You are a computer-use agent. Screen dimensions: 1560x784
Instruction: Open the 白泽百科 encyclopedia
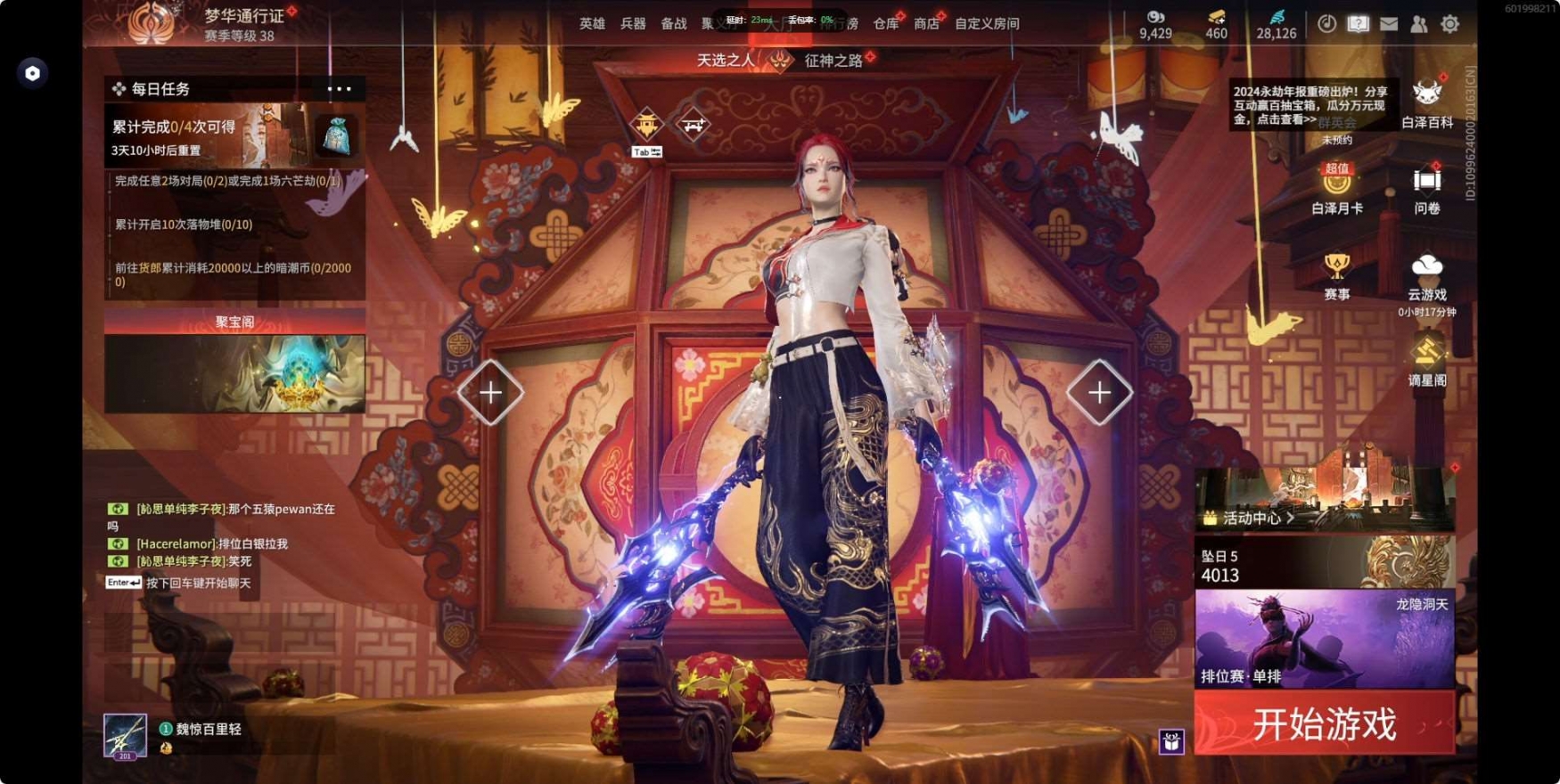(1426, 102)
